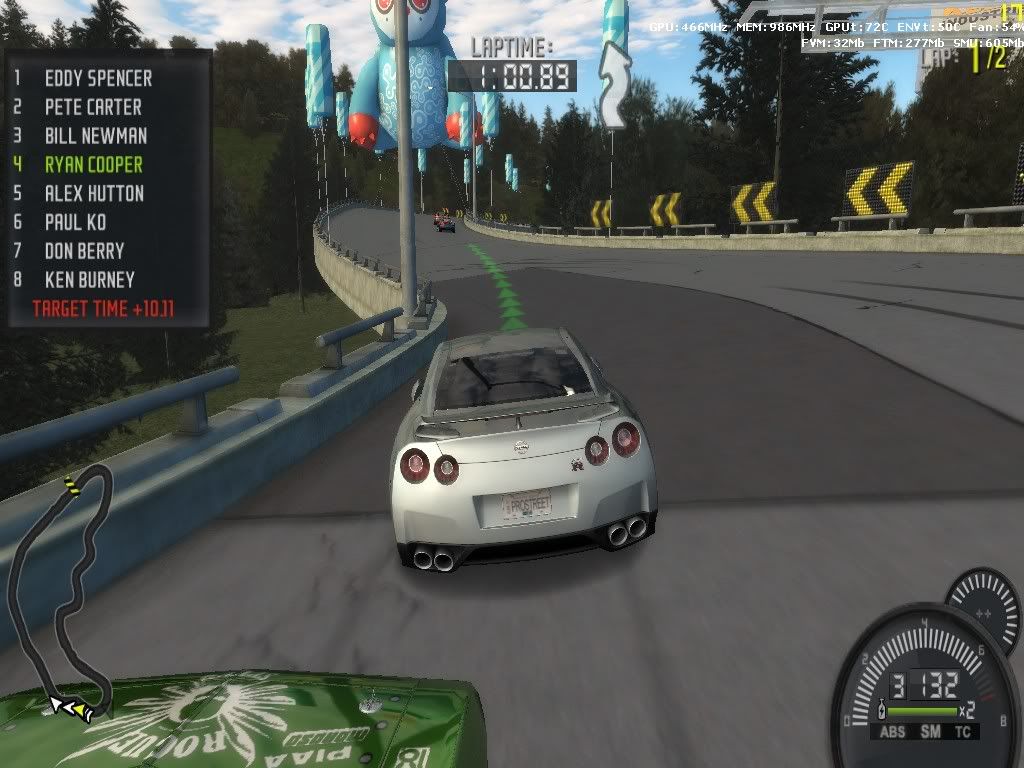Click Alex Hutton in the standings
This screenshot has height=768, width=1024.
coord(94,194)
